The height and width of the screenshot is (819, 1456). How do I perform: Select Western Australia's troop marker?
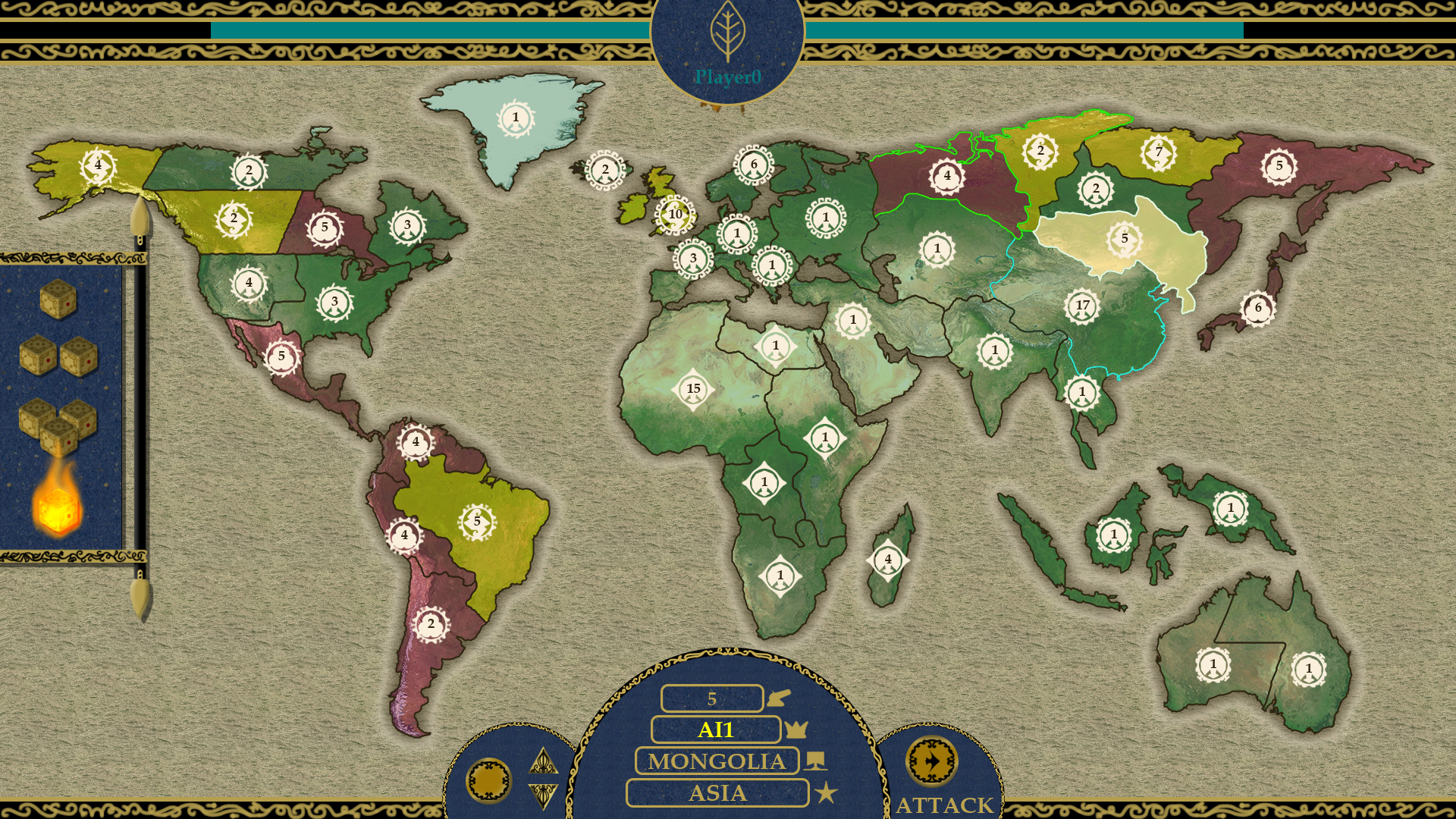(1213, 664)
